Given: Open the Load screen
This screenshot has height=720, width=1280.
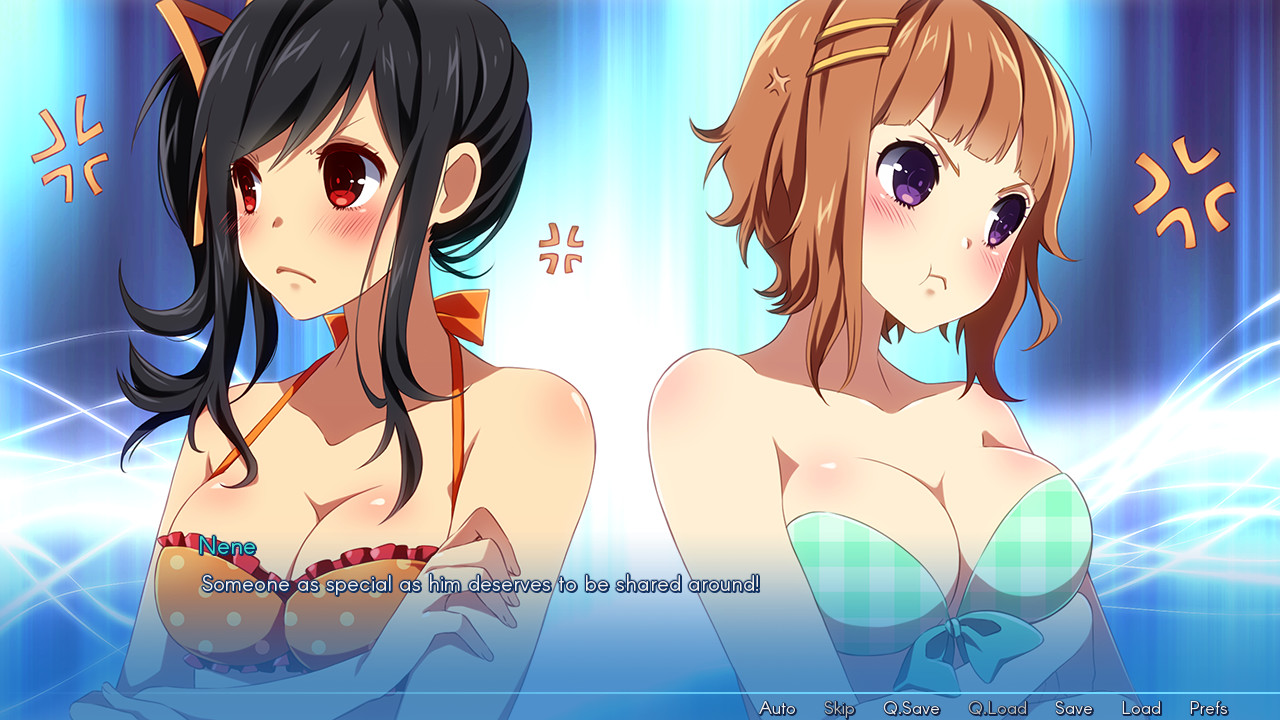Looking at the screenshot, I should (1143, 707).
